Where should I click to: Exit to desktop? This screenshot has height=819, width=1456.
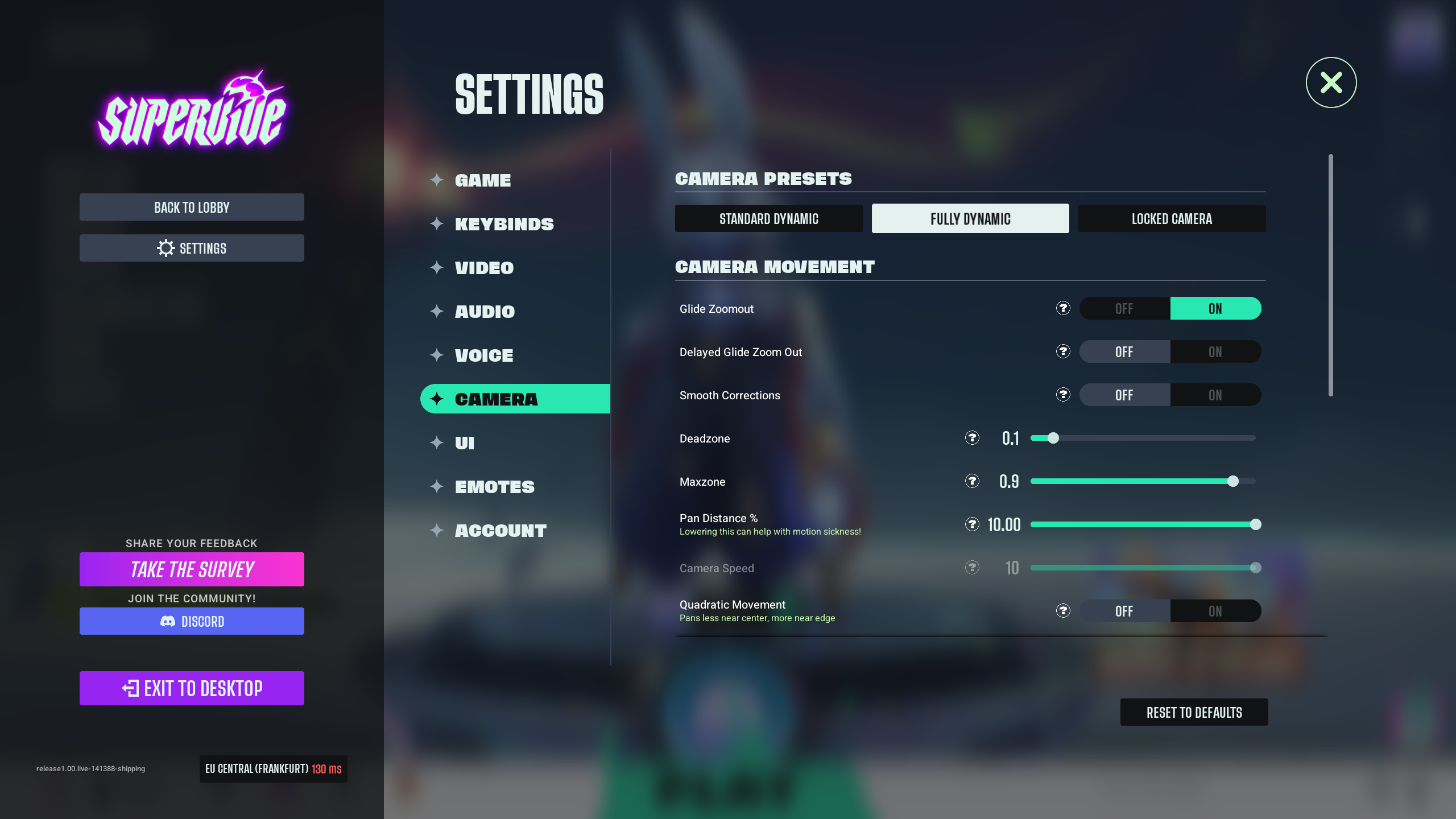pos(192,688)
